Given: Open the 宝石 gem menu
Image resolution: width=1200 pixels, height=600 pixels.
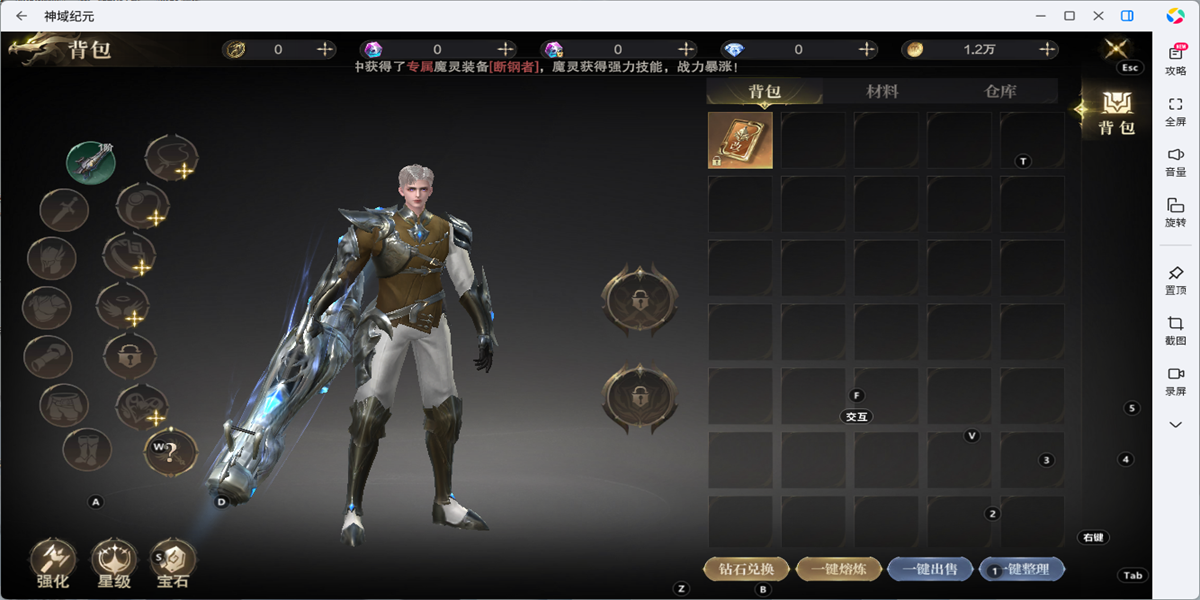Looking at the screenshot, I should point(173,563).
